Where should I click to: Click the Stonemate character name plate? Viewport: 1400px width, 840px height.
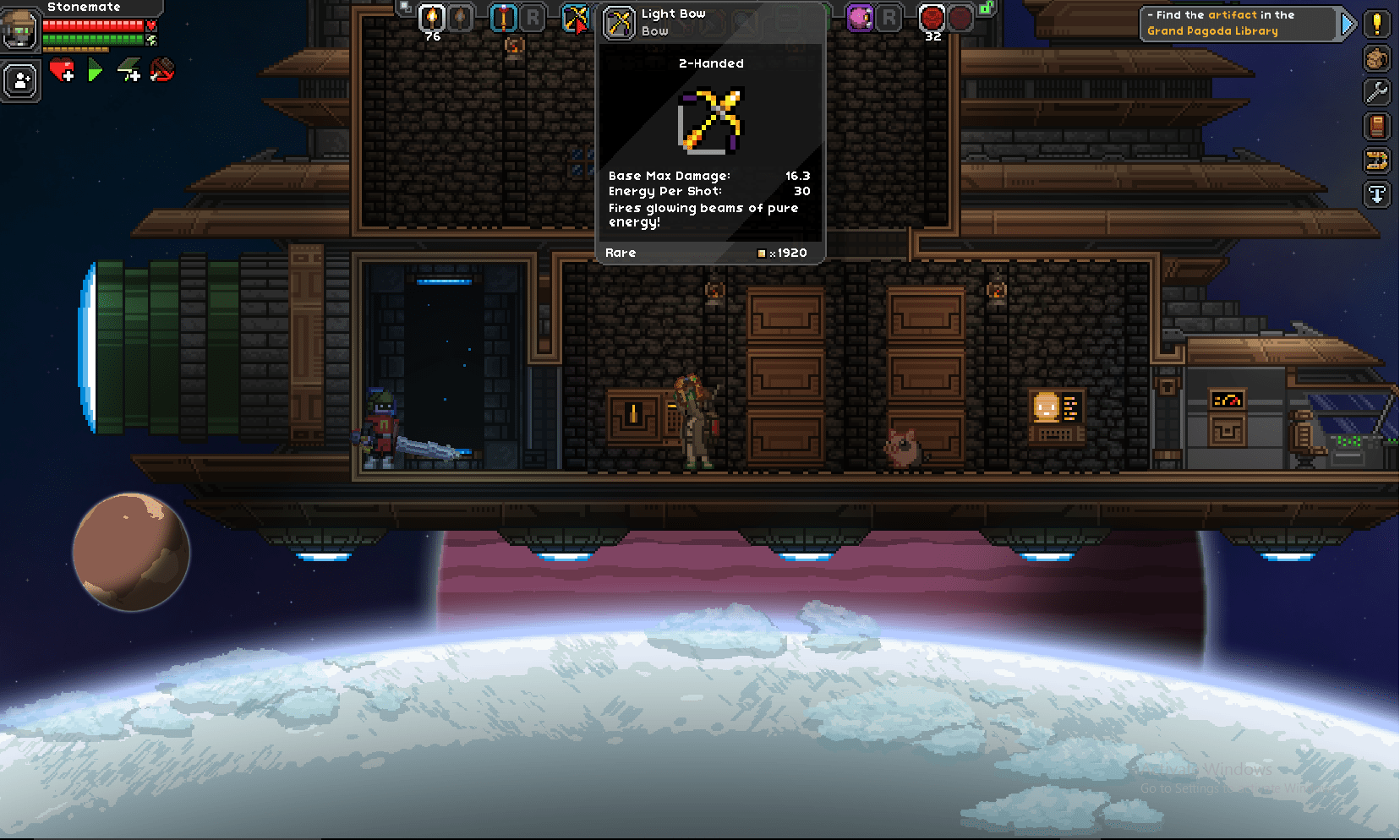coord(85,8)
